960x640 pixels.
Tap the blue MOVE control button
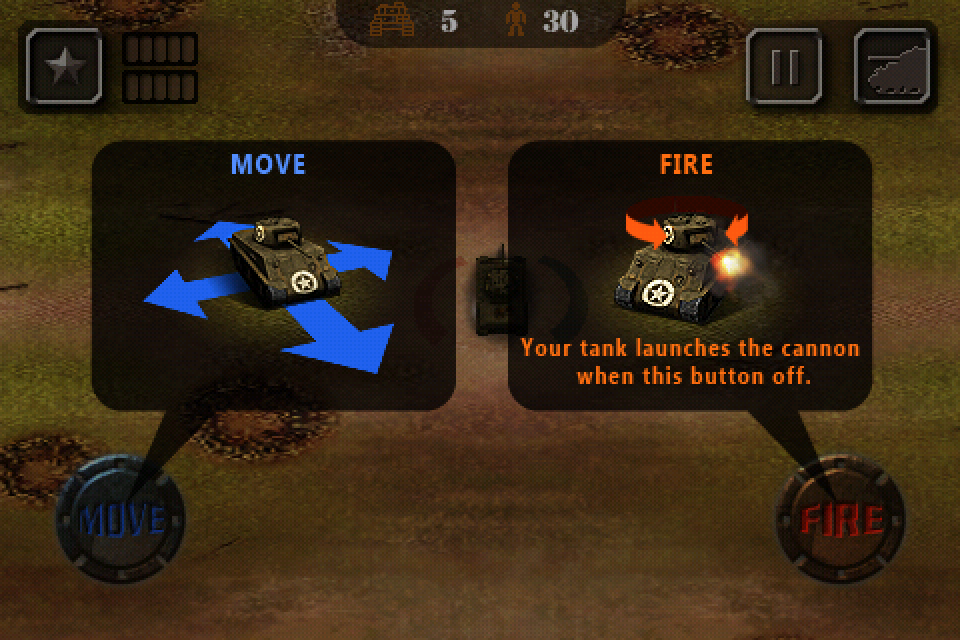[x=121, y=519]
